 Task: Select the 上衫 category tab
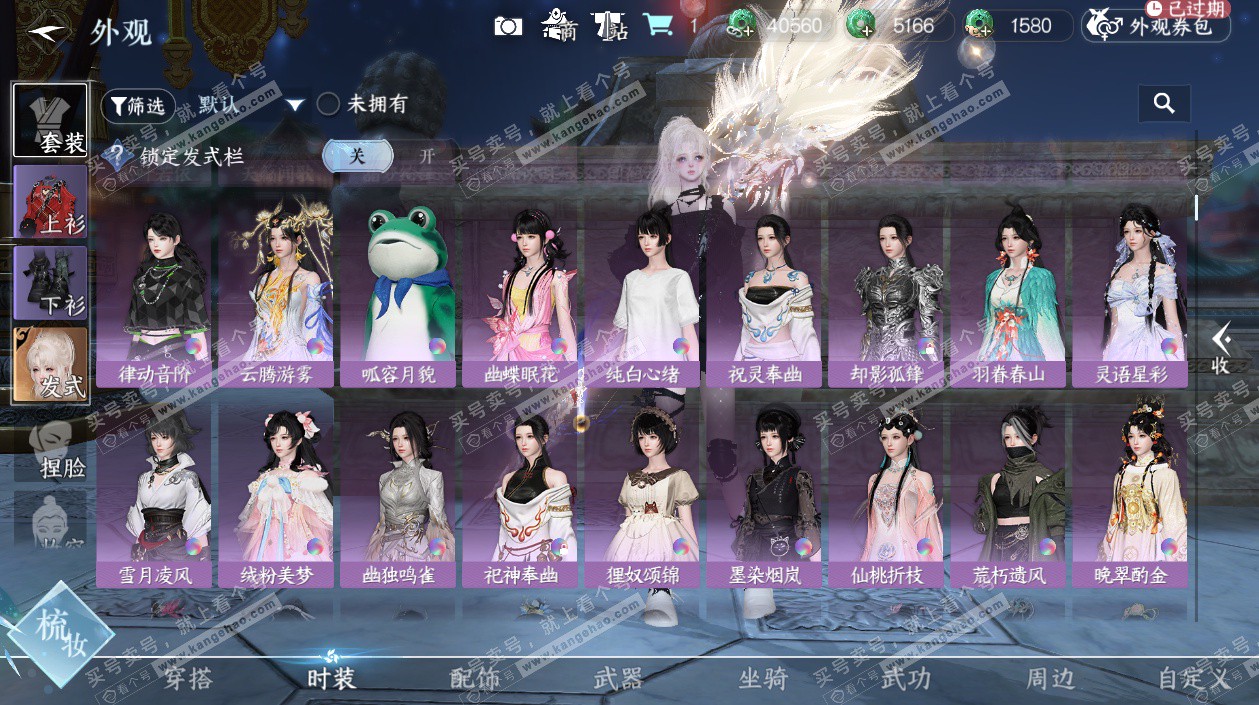50,203
